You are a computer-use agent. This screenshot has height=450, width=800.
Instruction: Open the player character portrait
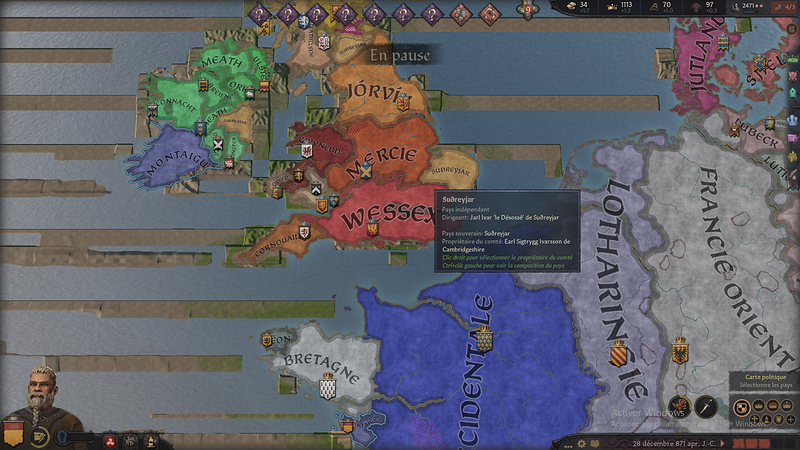pos(38,395)
